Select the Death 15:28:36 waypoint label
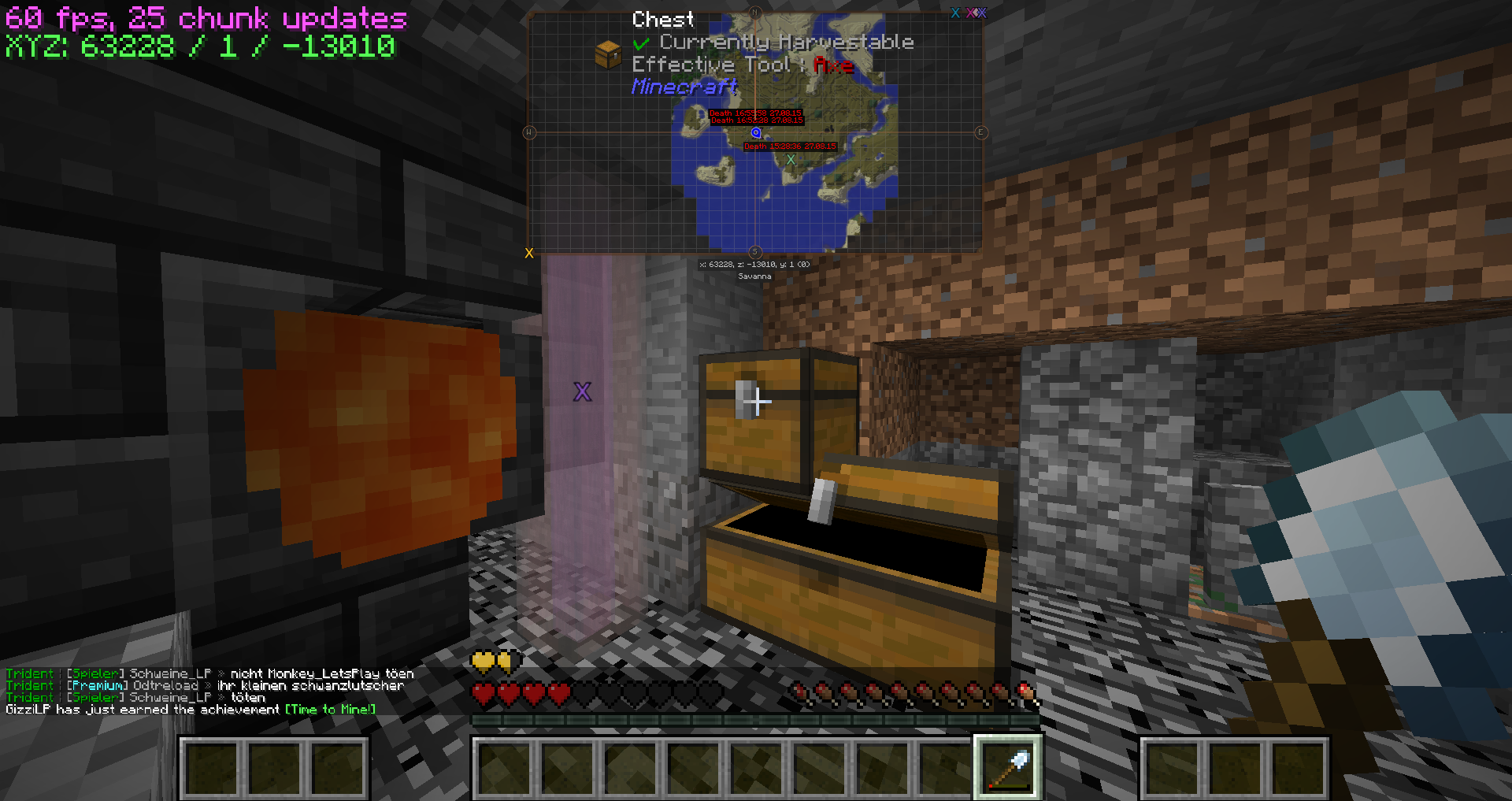1512x801 pixels. tap(790, 146)
